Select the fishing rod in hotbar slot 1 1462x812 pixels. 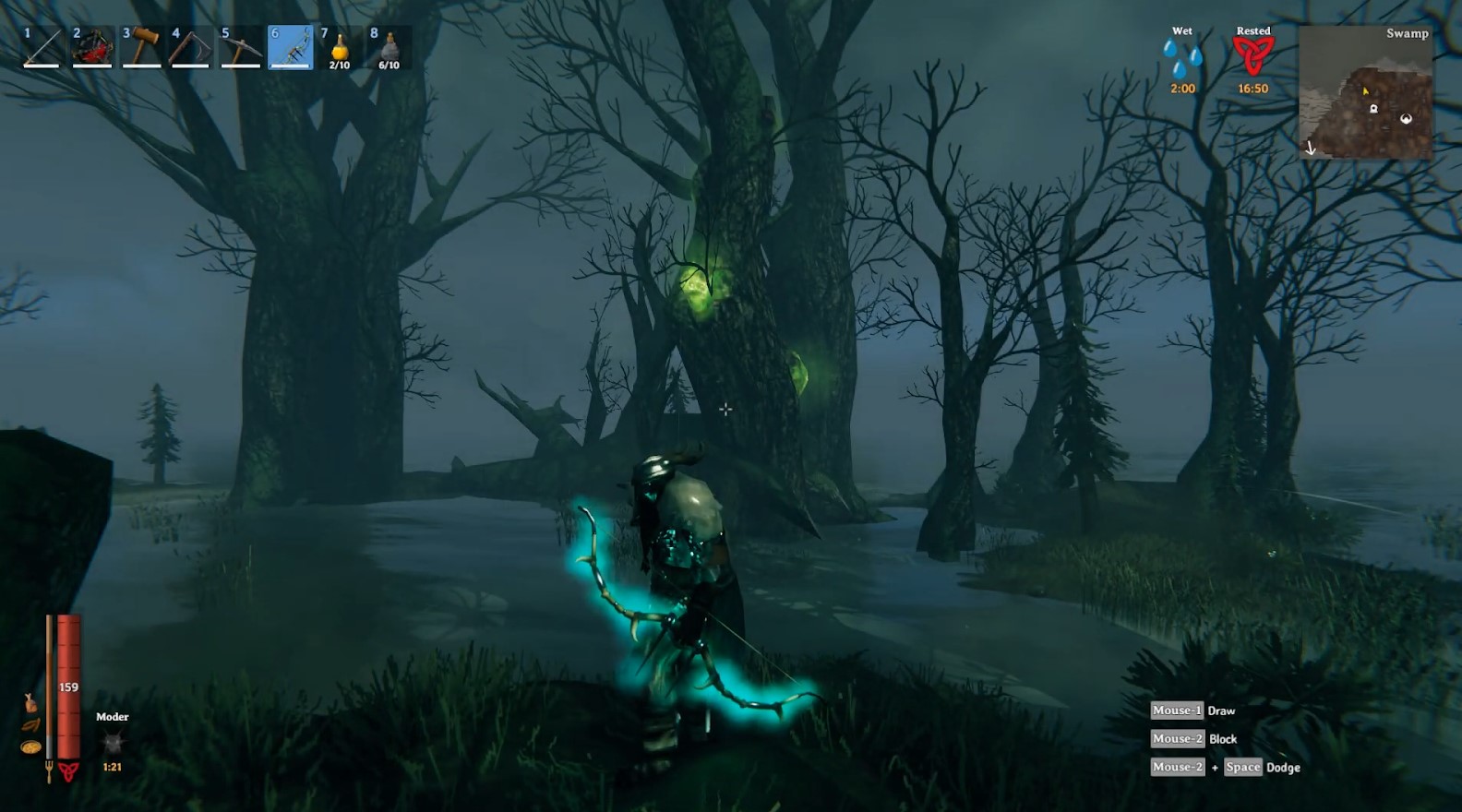pyautogui.click(x=42, y=47)
